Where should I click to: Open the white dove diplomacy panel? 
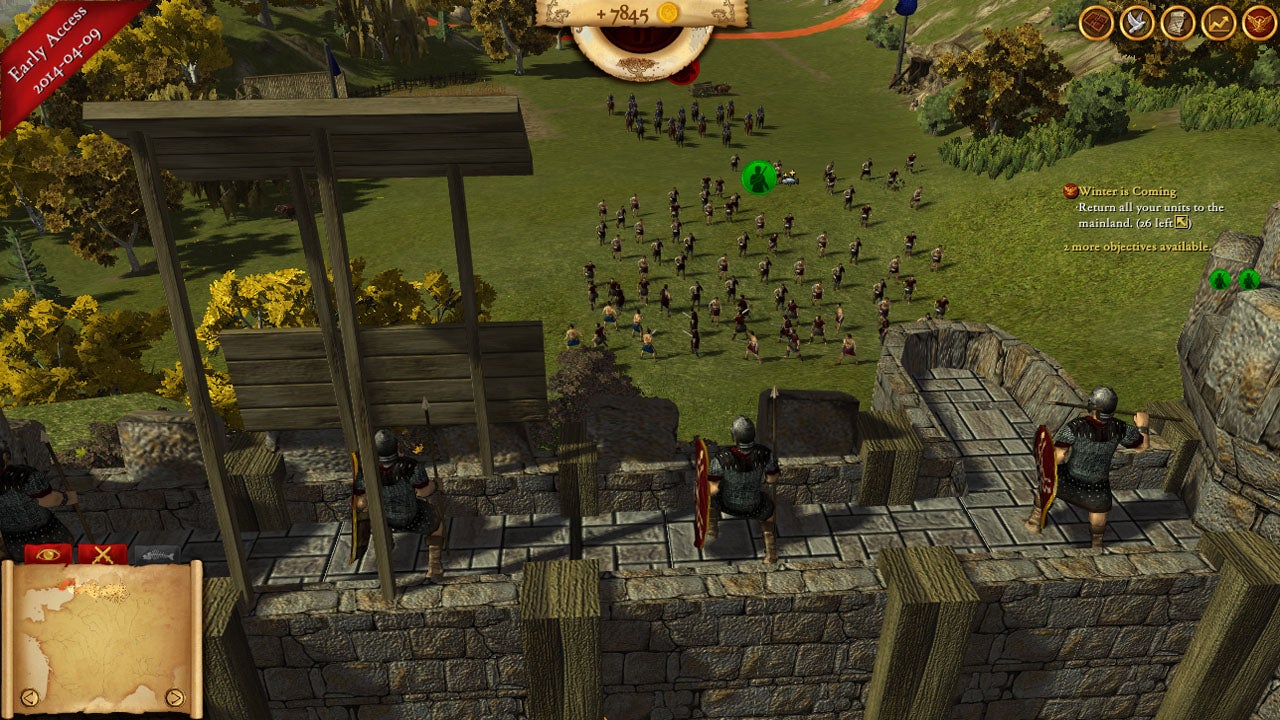[1137, 23]
